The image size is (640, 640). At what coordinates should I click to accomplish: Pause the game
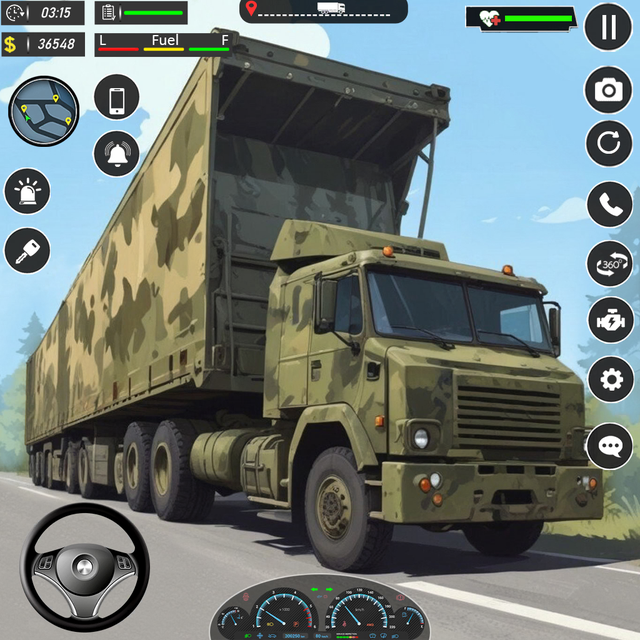click(608, 27)
